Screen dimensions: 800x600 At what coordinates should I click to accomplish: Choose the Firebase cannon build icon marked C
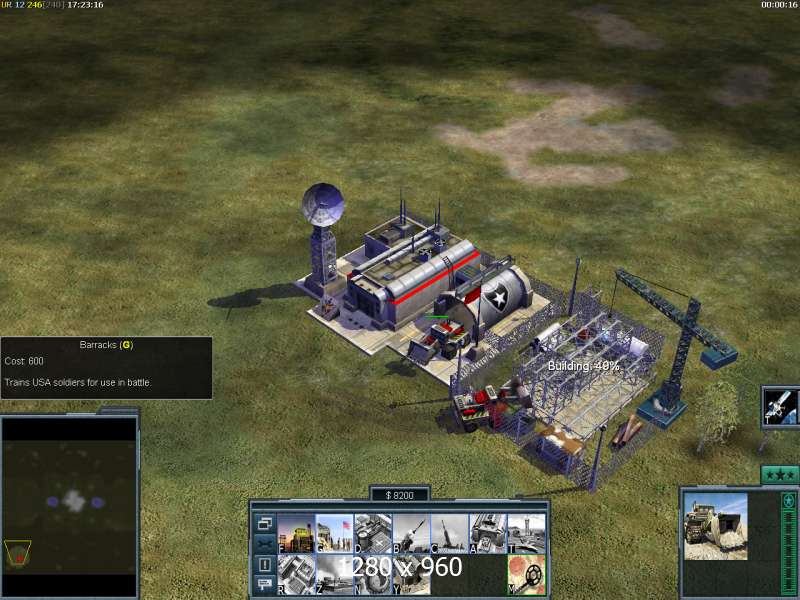click(x=449, y=534)
